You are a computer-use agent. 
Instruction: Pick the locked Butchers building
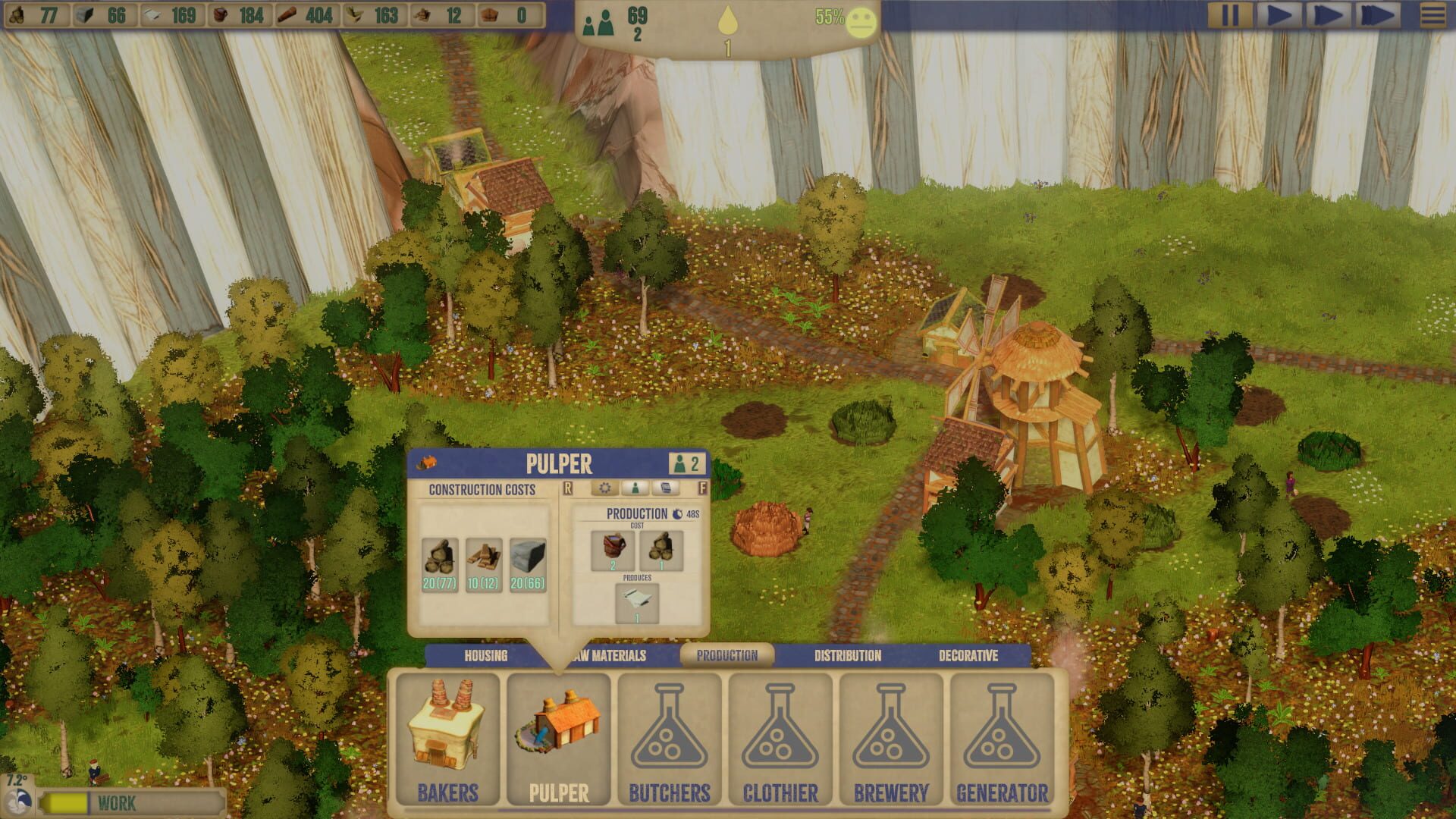pyautogui.click(x=670, y=739)
